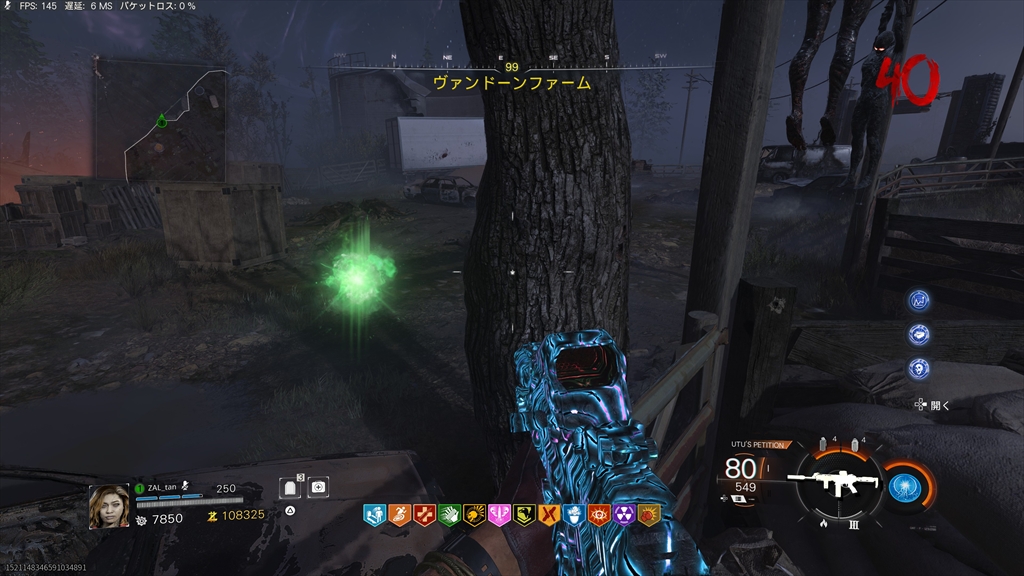Image resolution: width=1024 pixels, height=576 pixels.
Task: Click the yellow perk with red X
Action: click(548, 515)
